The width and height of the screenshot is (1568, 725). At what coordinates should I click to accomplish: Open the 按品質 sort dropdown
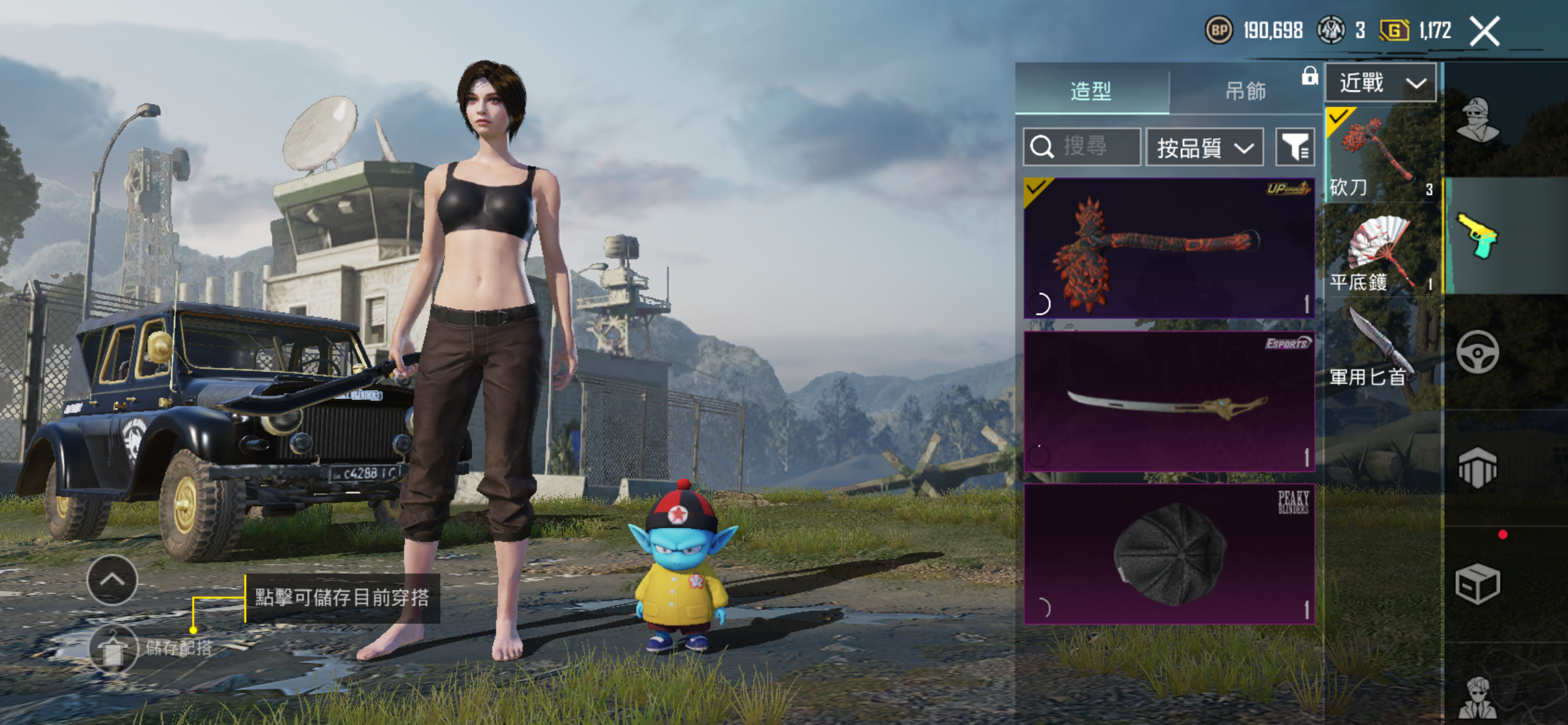1204,147
